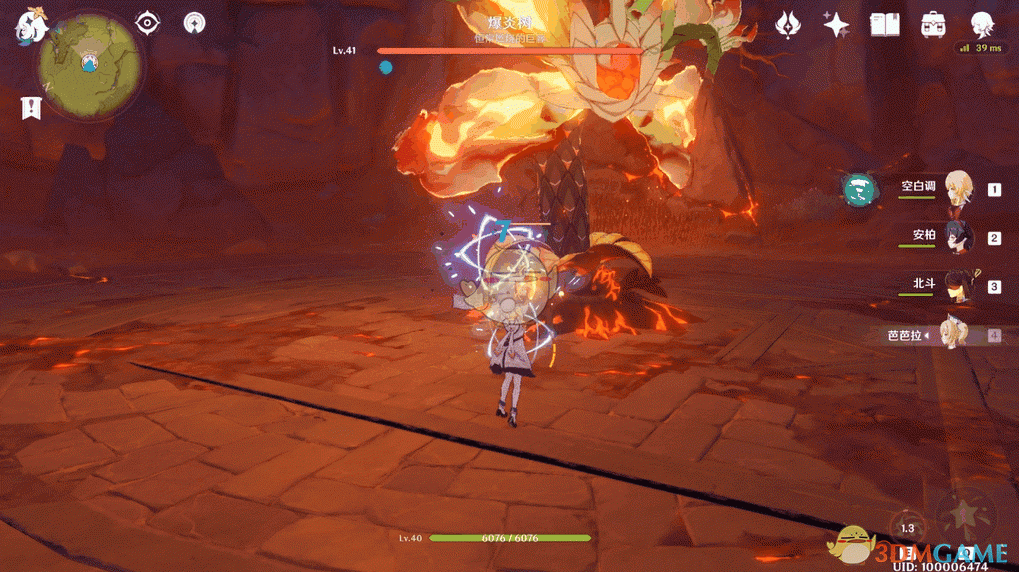Open the backpack inventory icon
This screenshot has width=1019, height=572.
coord(933,24)
